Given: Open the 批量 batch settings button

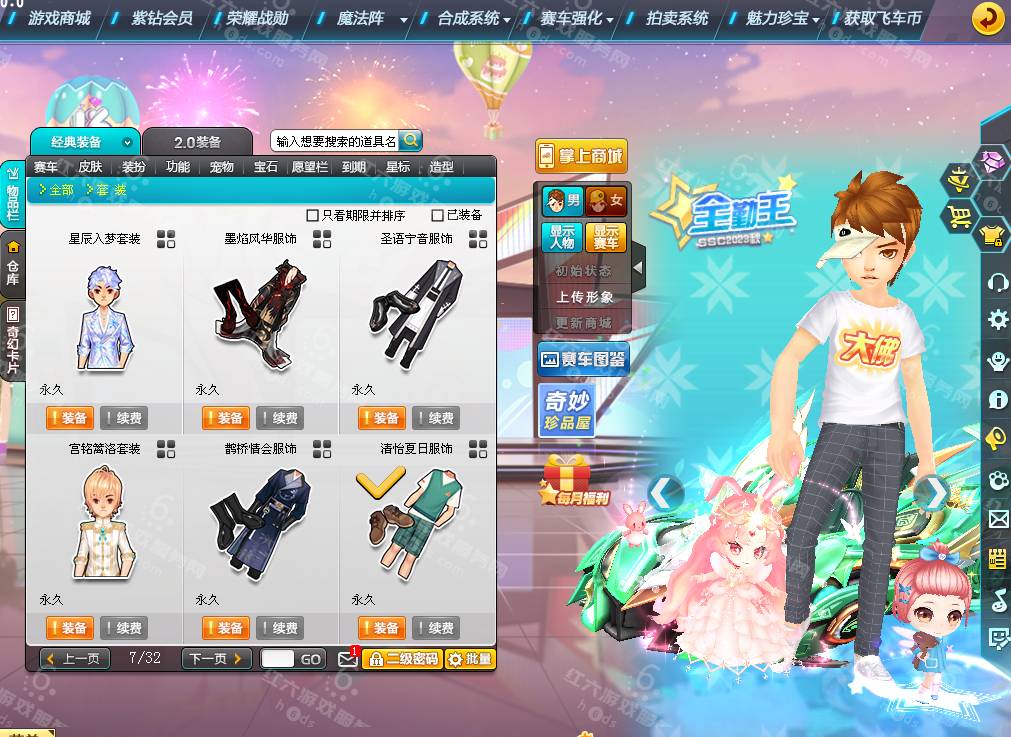Looking at the screenshot, I should click(x=469, y=659).
